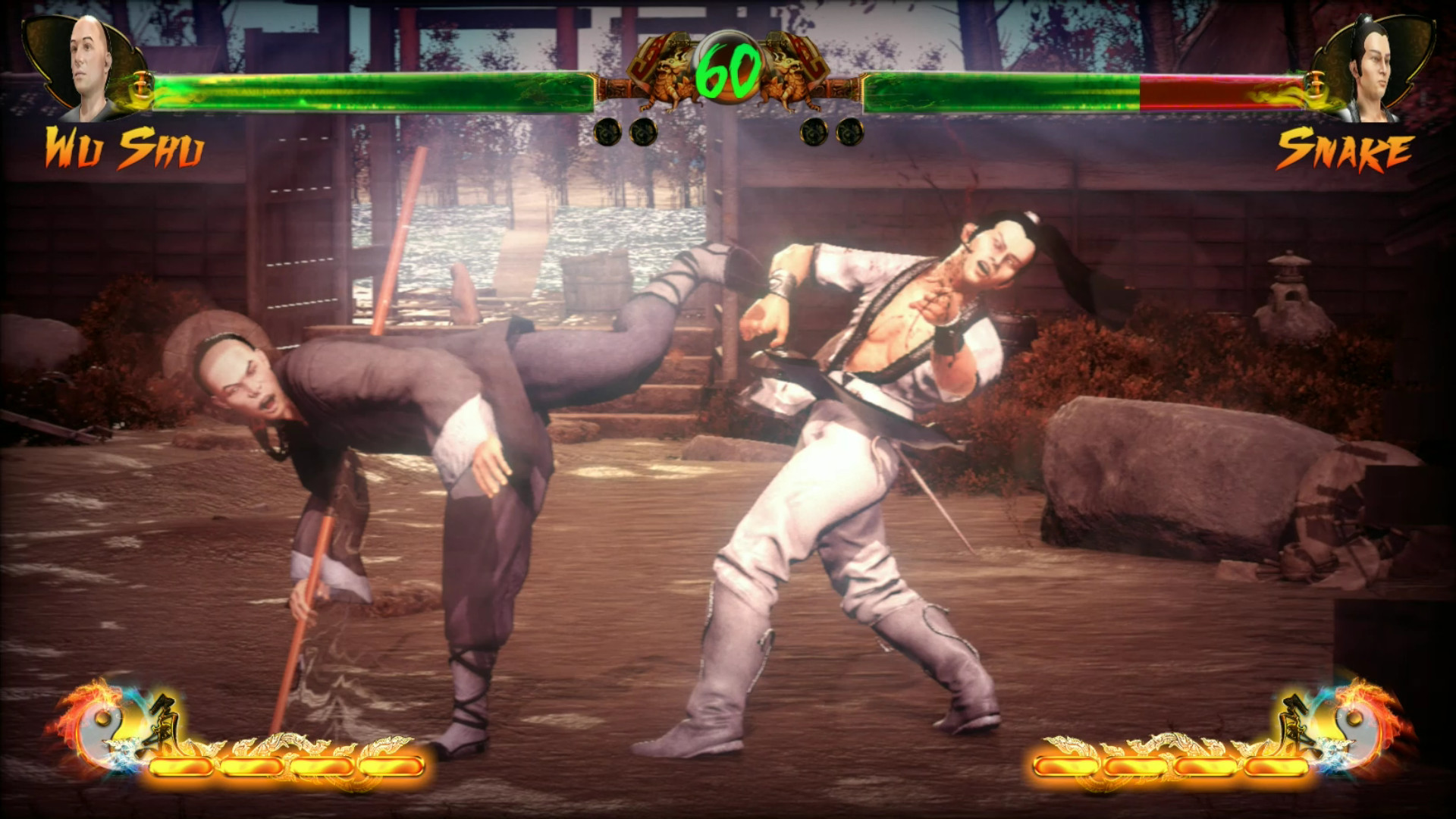Select the Snake name label
1456x819 pixels.
pos(1346,146)
